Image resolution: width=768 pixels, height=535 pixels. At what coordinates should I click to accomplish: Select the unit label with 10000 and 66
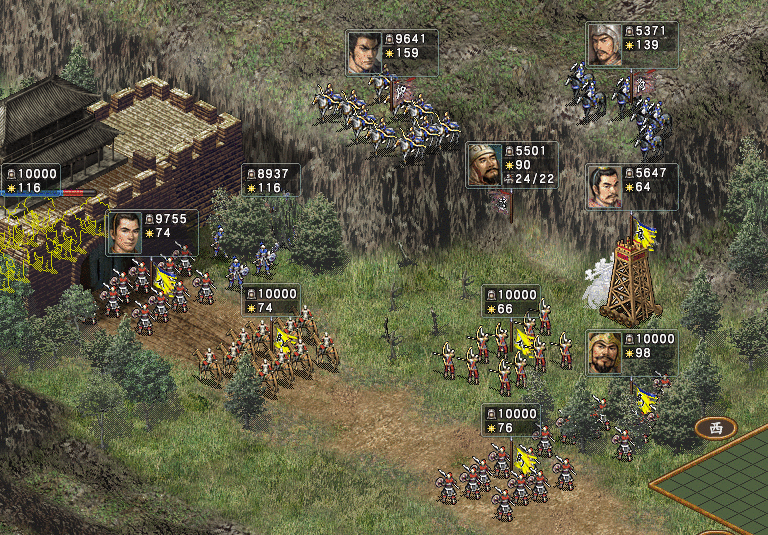(511, 301)
